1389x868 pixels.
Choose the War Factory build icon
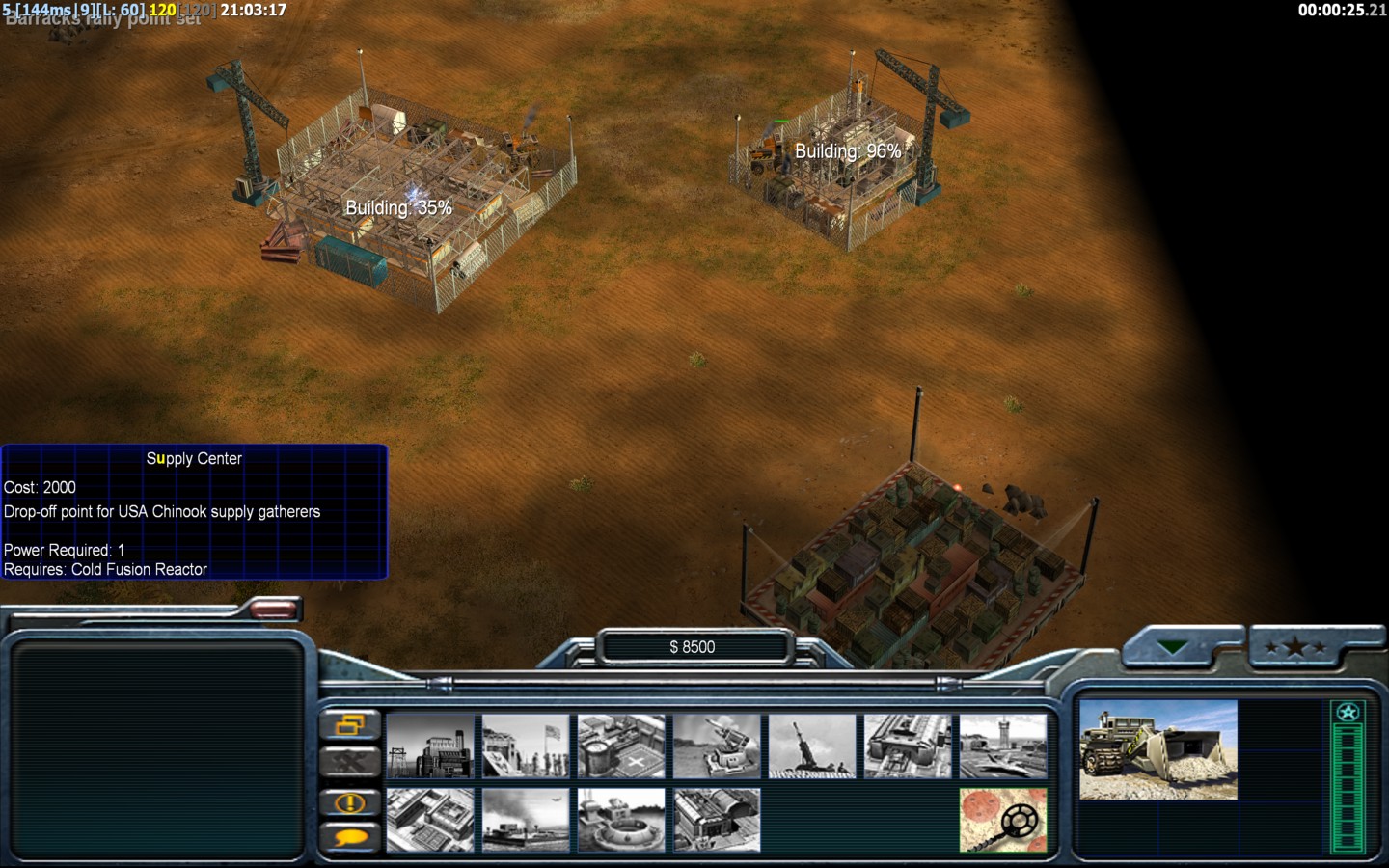(908, 746)
